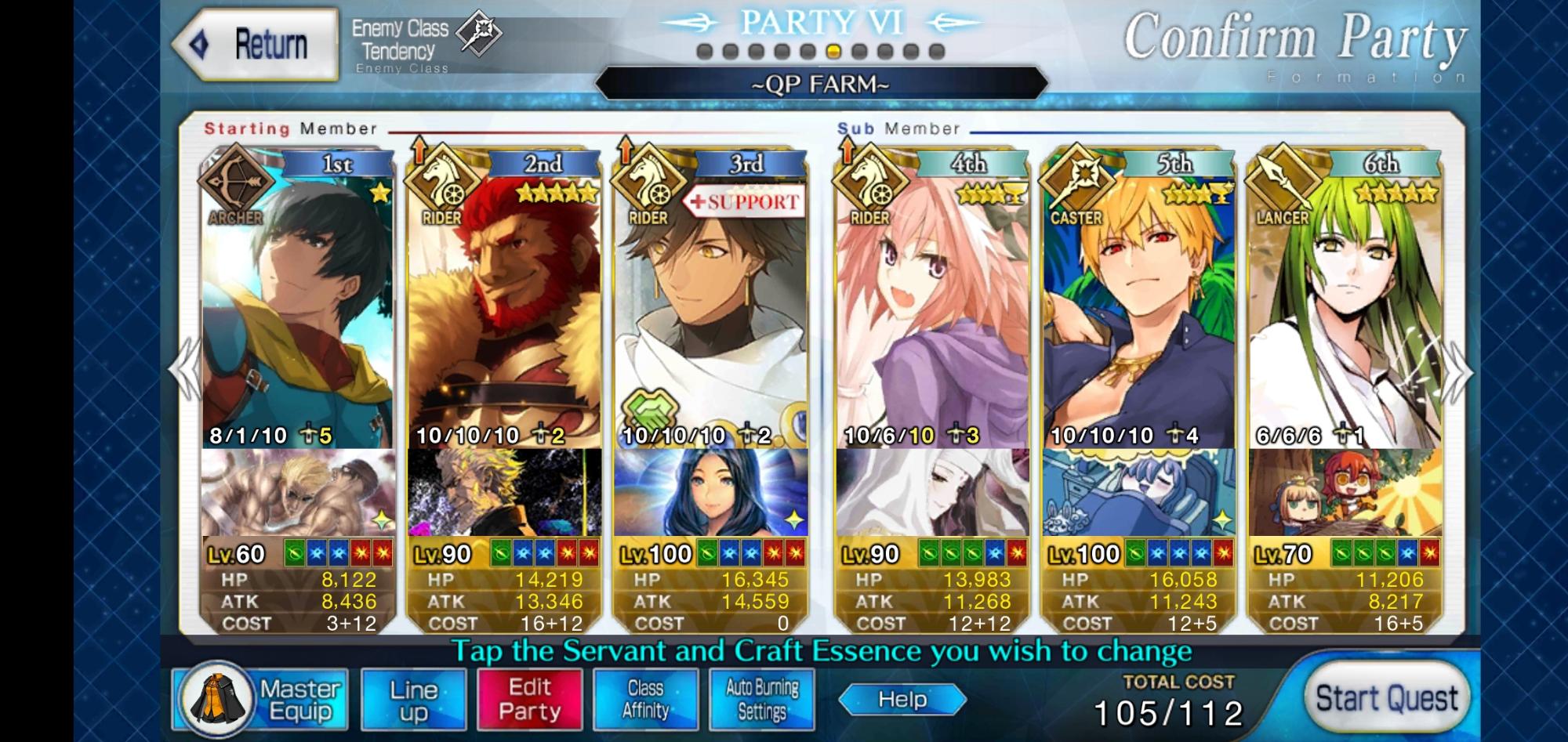Switch parties via the PARTY VI header
This screenshot has width=1568, height=742.
[x=822, y=24]
